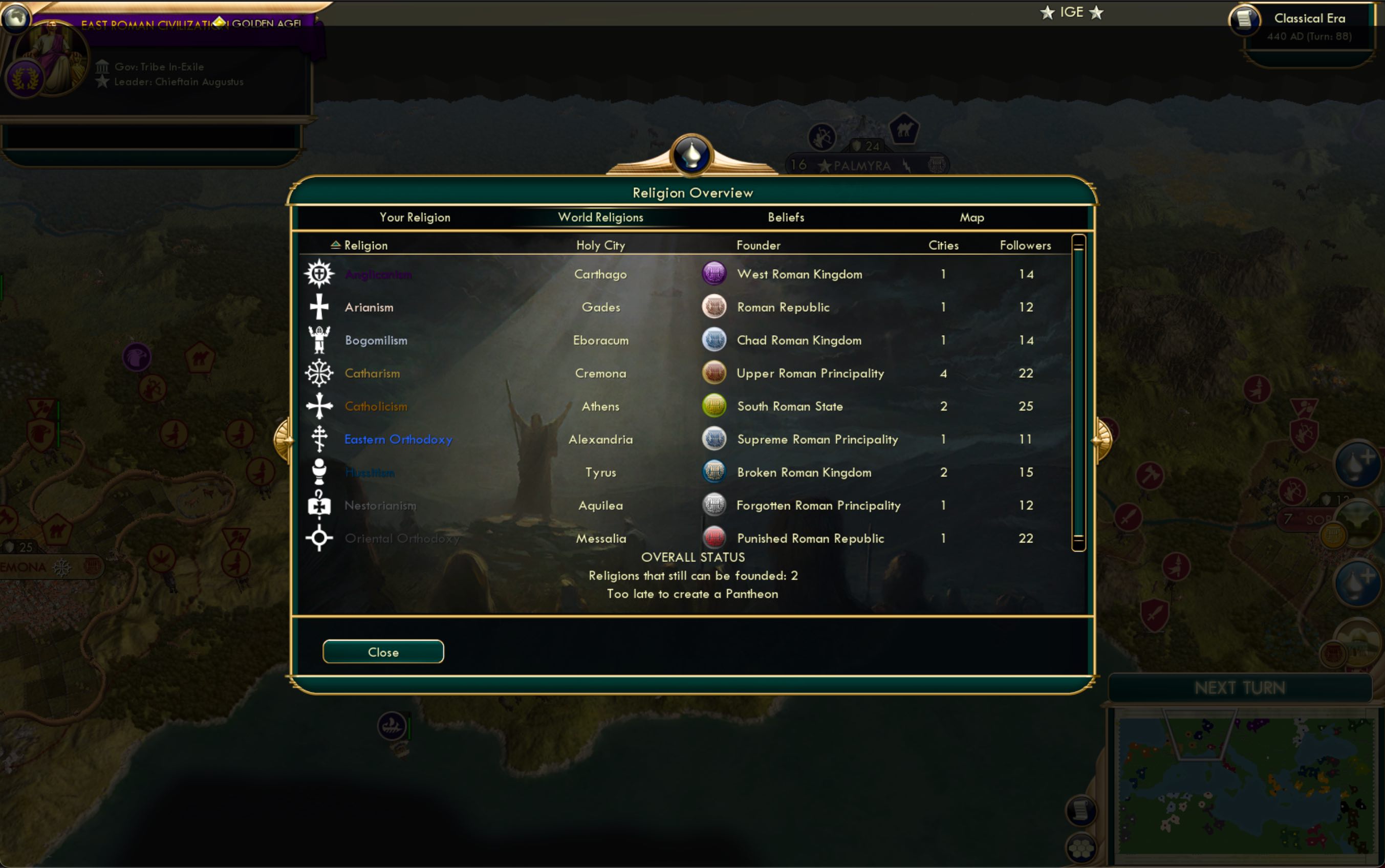The height and width of the screenshot is (868, 1385).
Task: Open the Your Religion tab
Action: [x=415, y=217]
